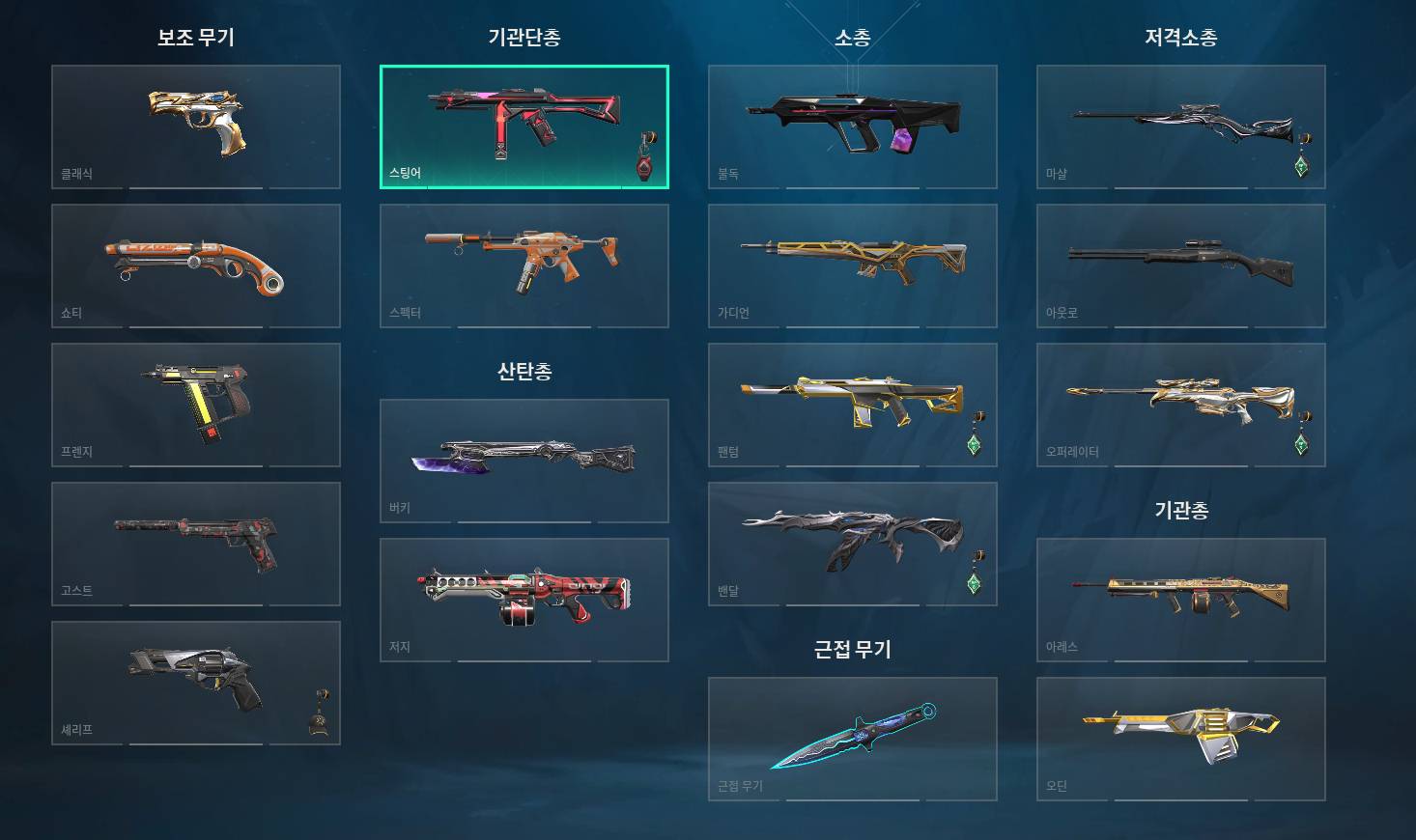Open the 팬텀 rifle tile

[853, 405]
